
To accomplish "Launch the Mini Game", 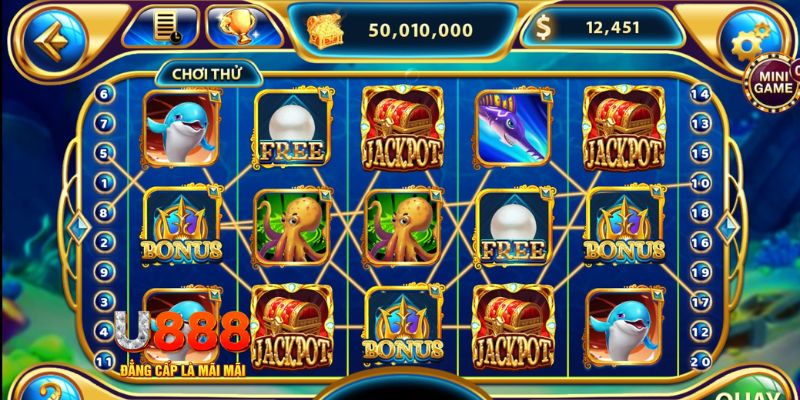I will point(769,82).
